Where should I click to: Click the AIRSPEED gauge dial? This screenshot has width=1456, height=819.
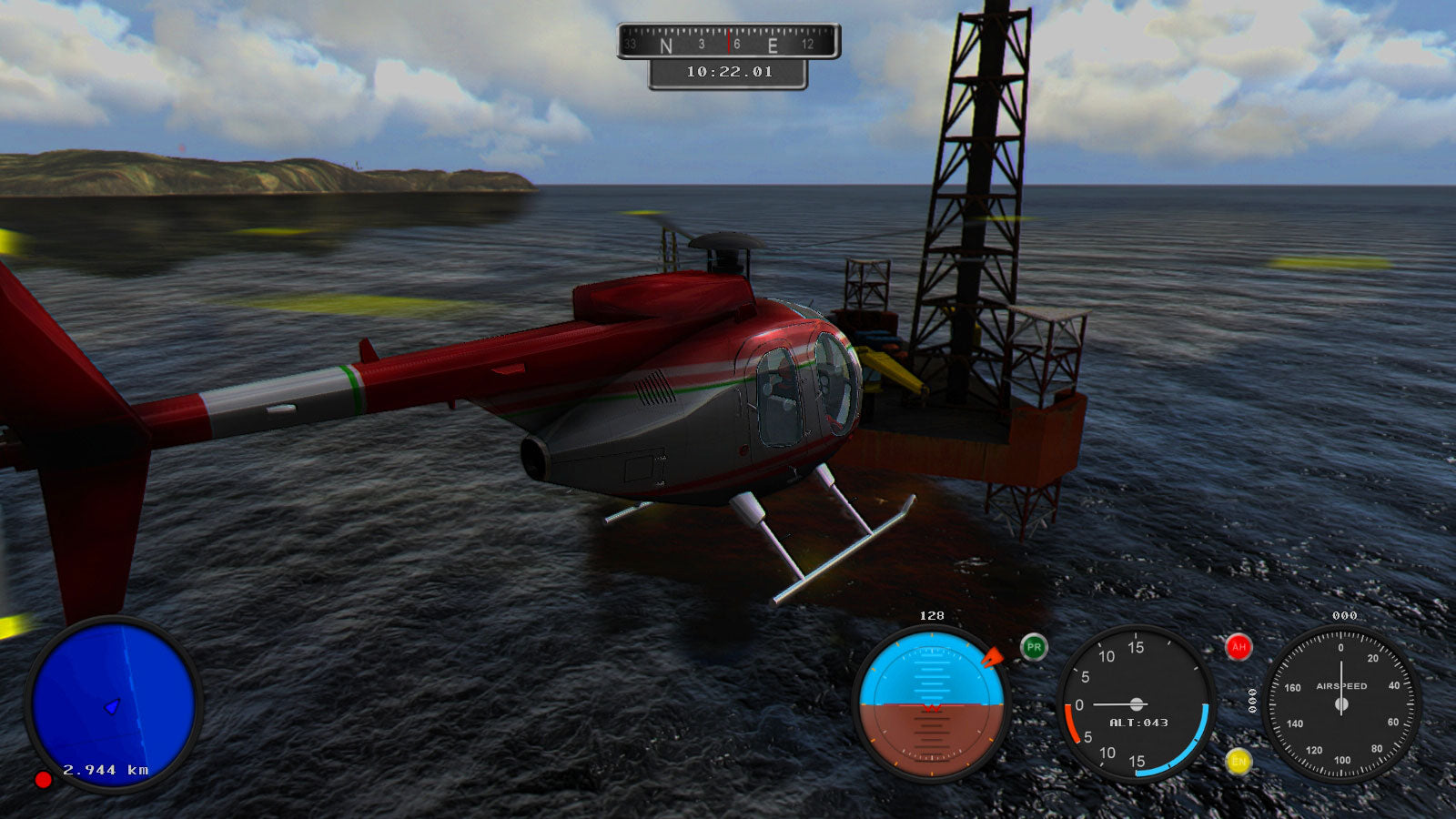(x=1340, y=703)
